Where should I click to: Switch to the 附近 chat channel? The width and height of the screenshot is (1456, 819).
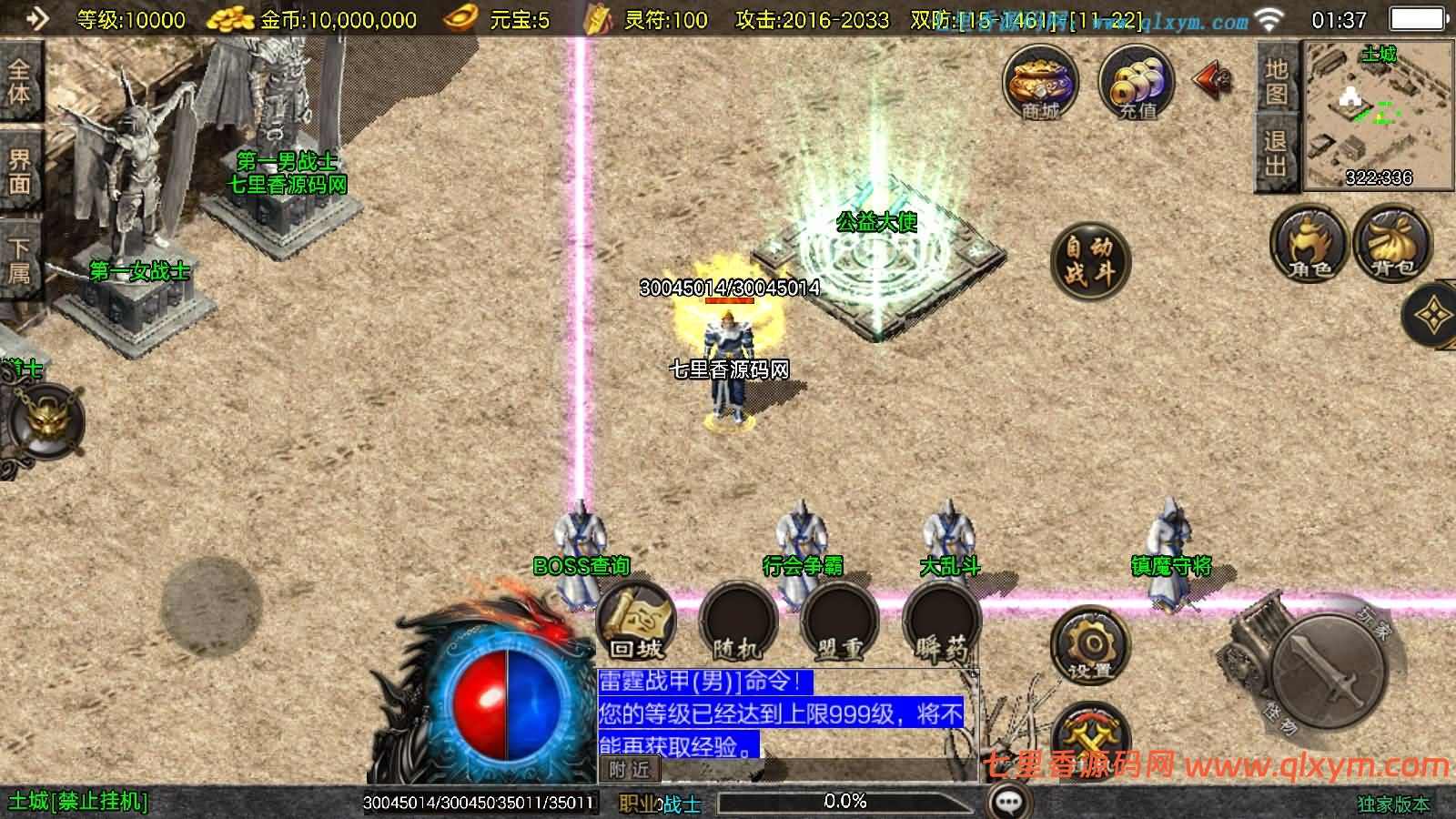click(630, 770)
